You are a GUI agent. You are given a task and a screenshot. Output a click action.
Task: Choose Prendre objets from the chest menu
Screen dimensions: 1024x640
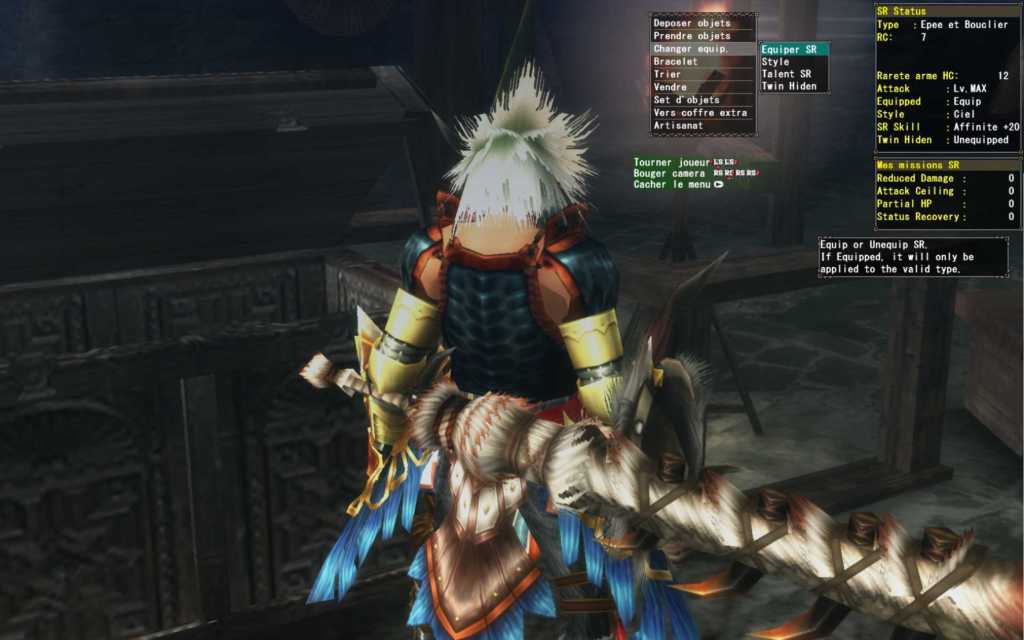pos(692,36)
